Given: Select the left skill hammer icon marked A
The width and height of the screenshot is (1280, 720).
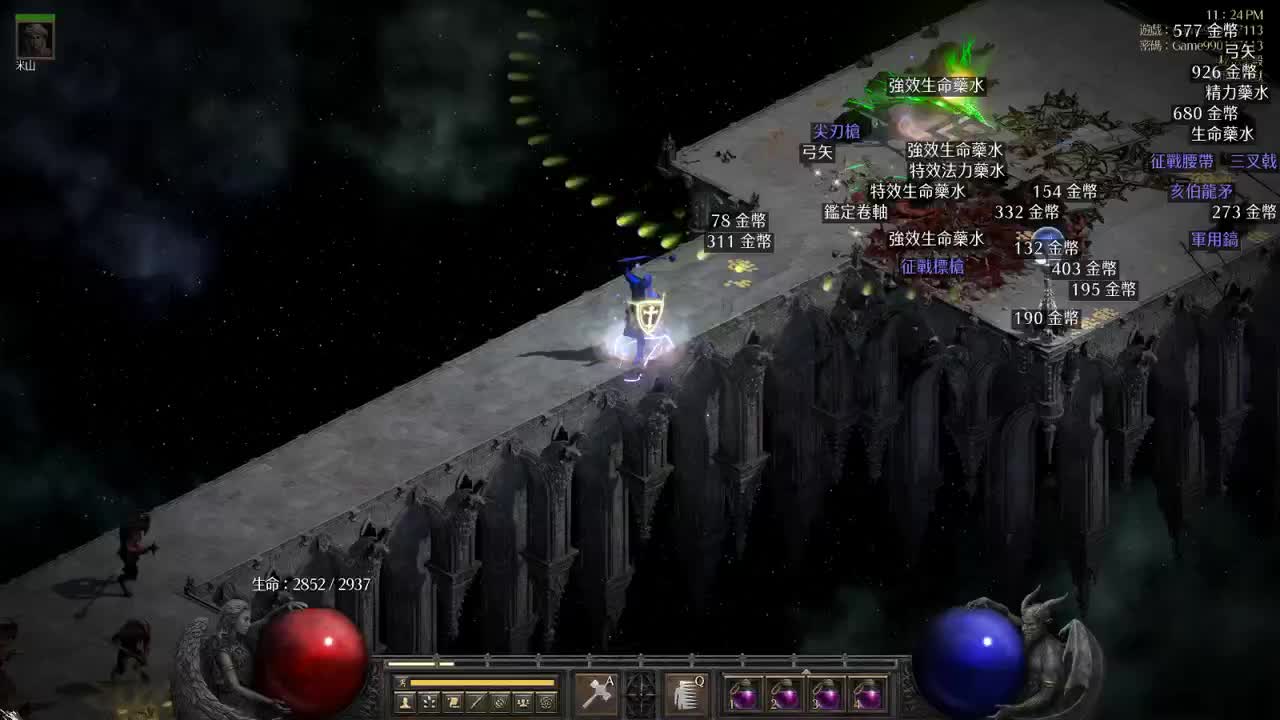Looking at the screenshot, I should pos(595,692).
